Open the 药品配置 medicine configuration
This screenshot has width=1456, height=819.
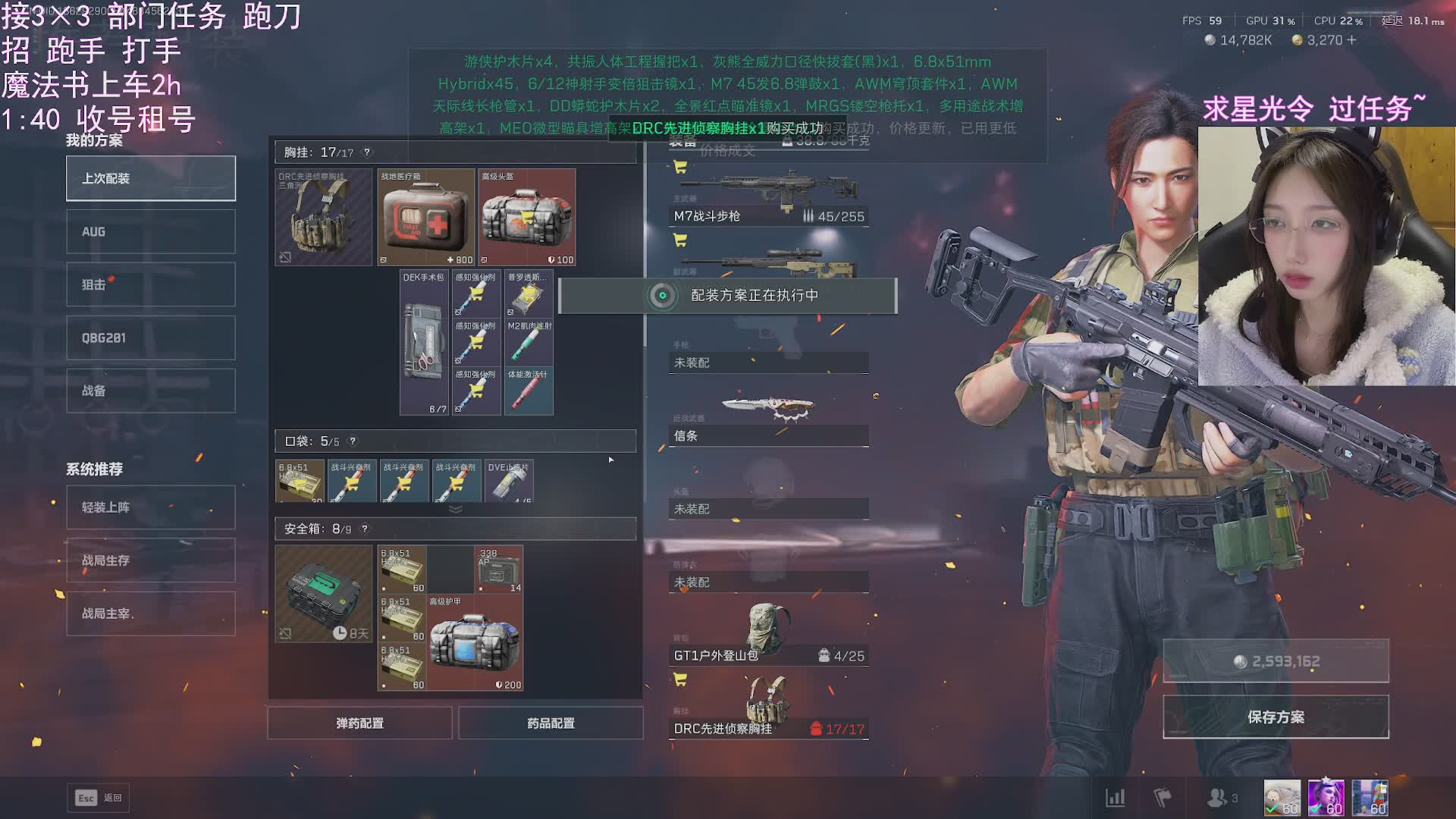coord(551,723)
